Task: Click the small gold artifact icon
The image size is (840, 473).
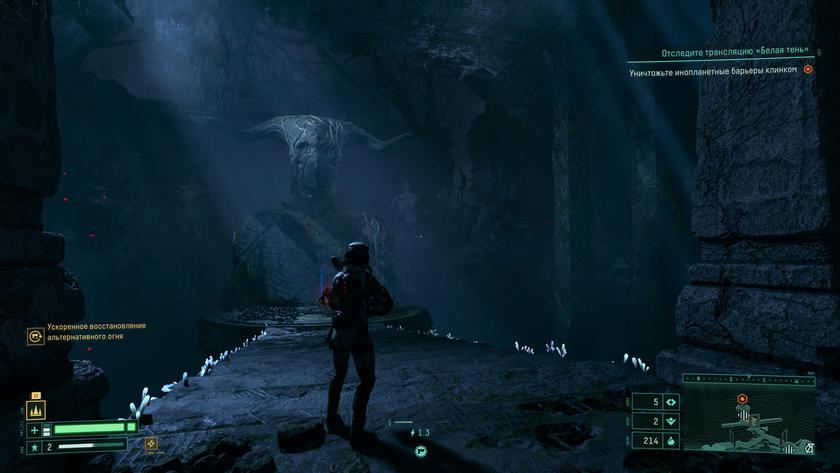Action: pos(152,443)
